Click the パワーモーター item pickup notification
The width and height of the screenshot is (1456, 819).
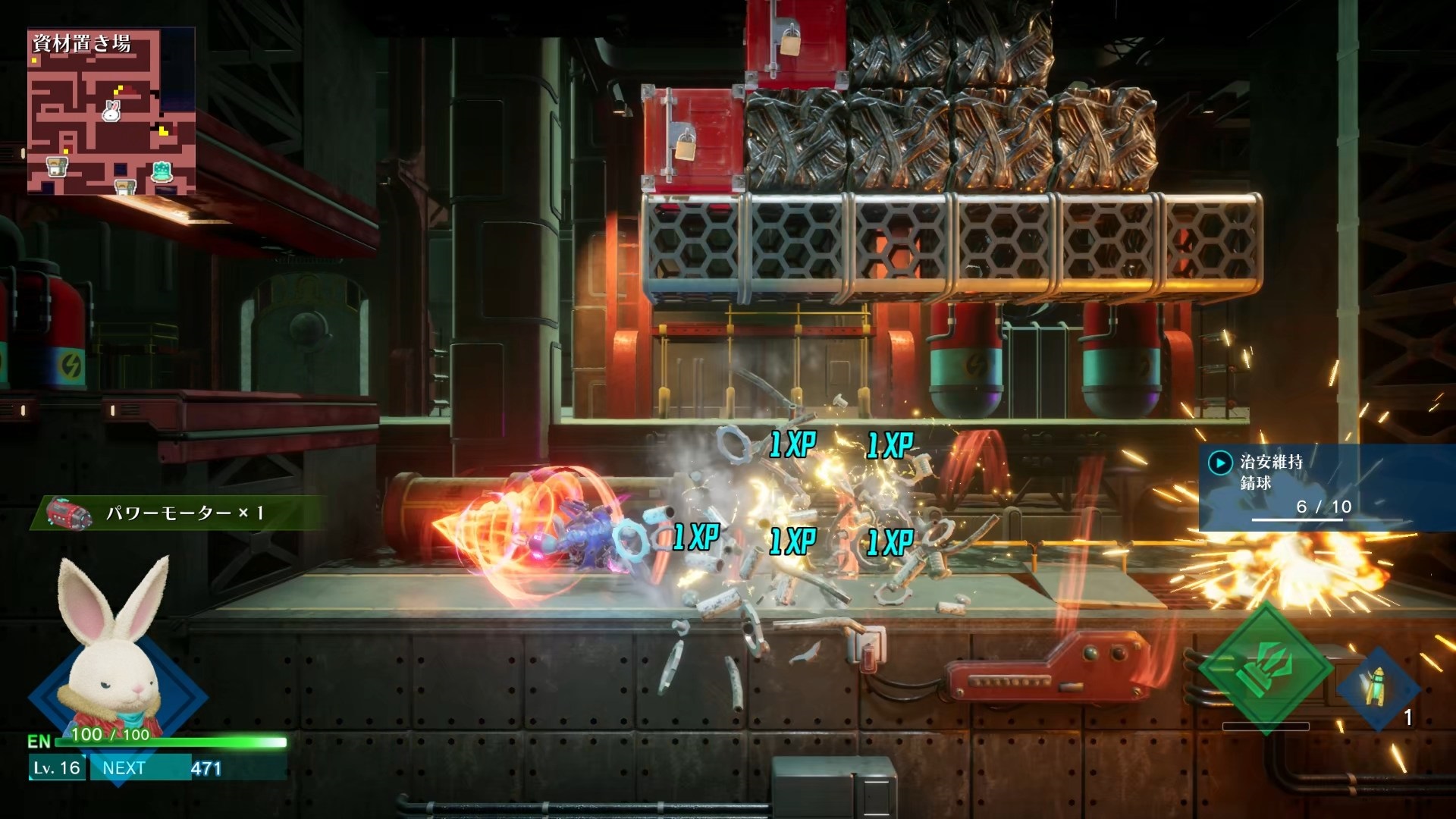(179, 513)
